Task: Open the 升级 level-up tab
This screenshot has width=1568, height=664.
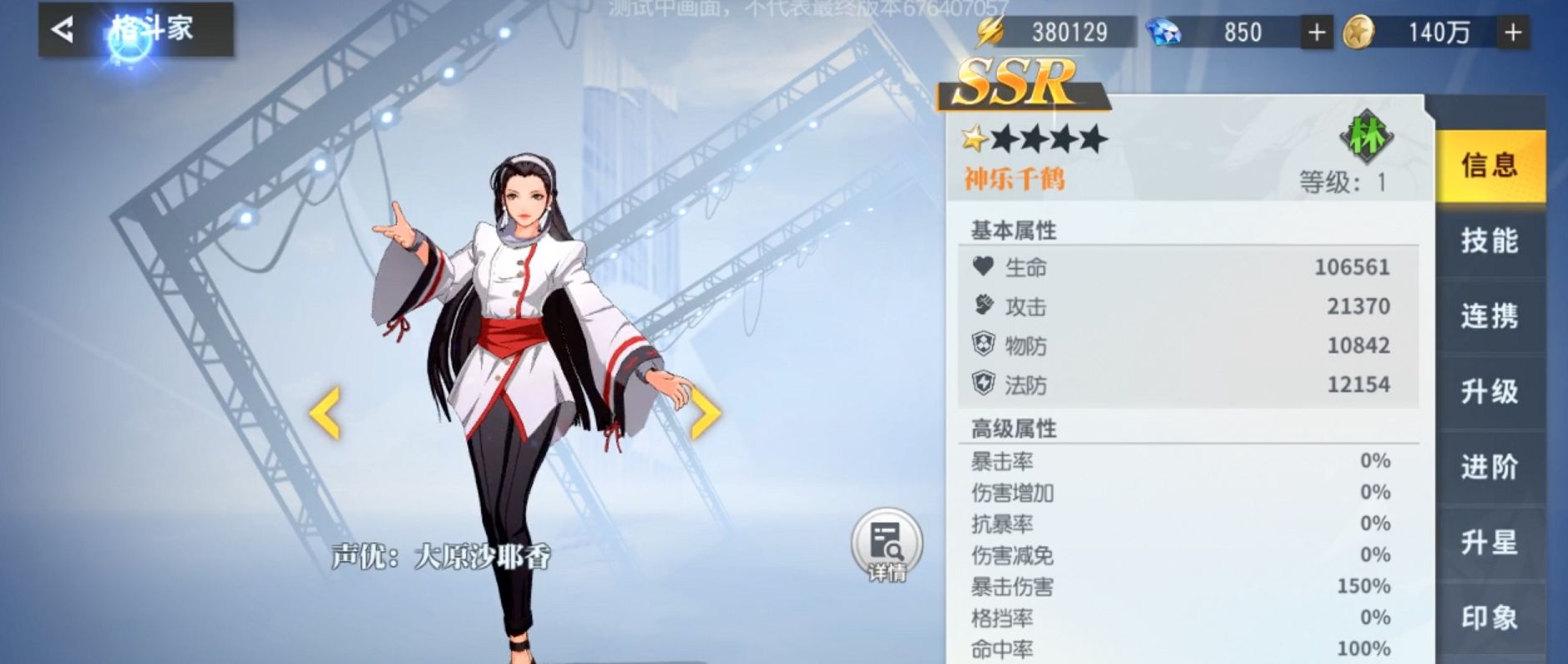Action: tap(1489, 391)
